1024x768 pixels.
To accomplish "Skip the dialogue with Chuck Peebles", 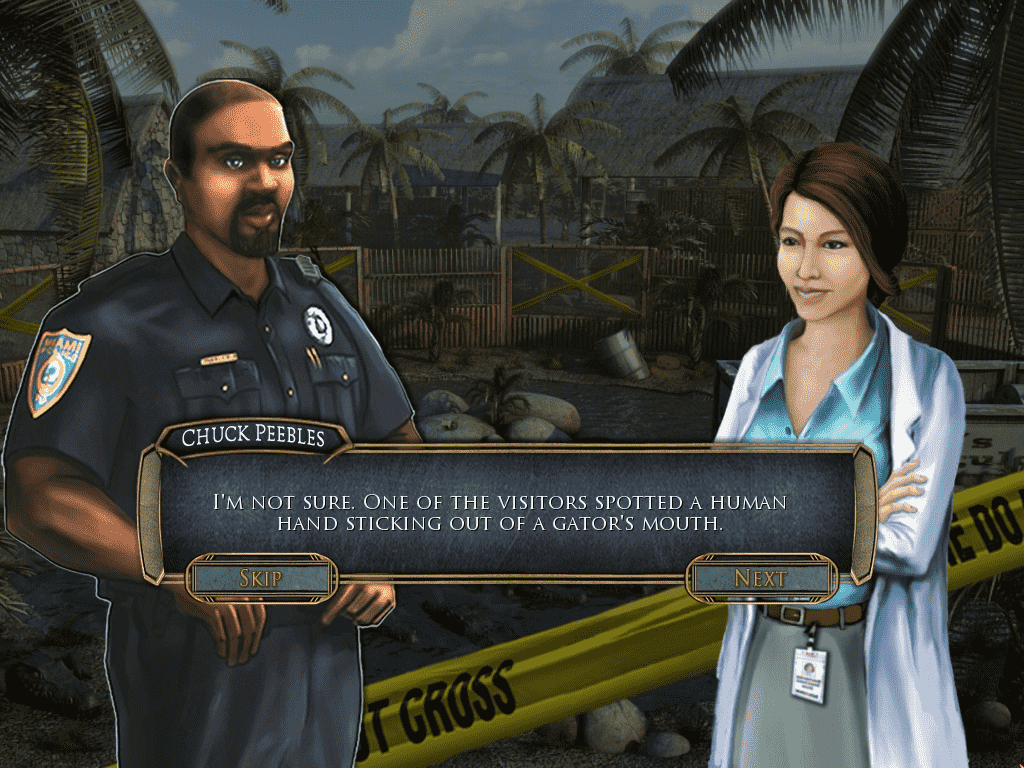I will tap(261, 578).
